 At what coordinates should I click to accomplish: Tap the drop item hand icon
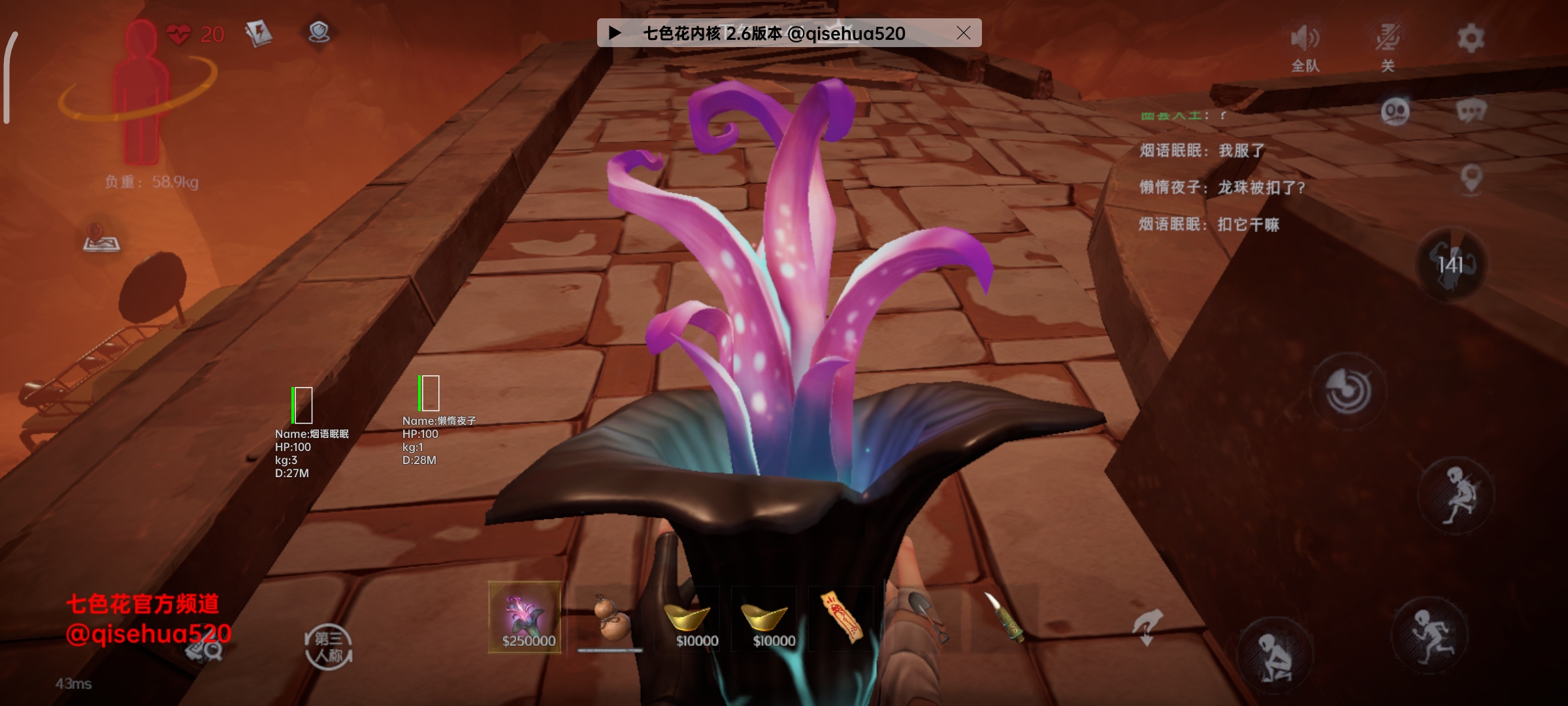(1147, 626)
